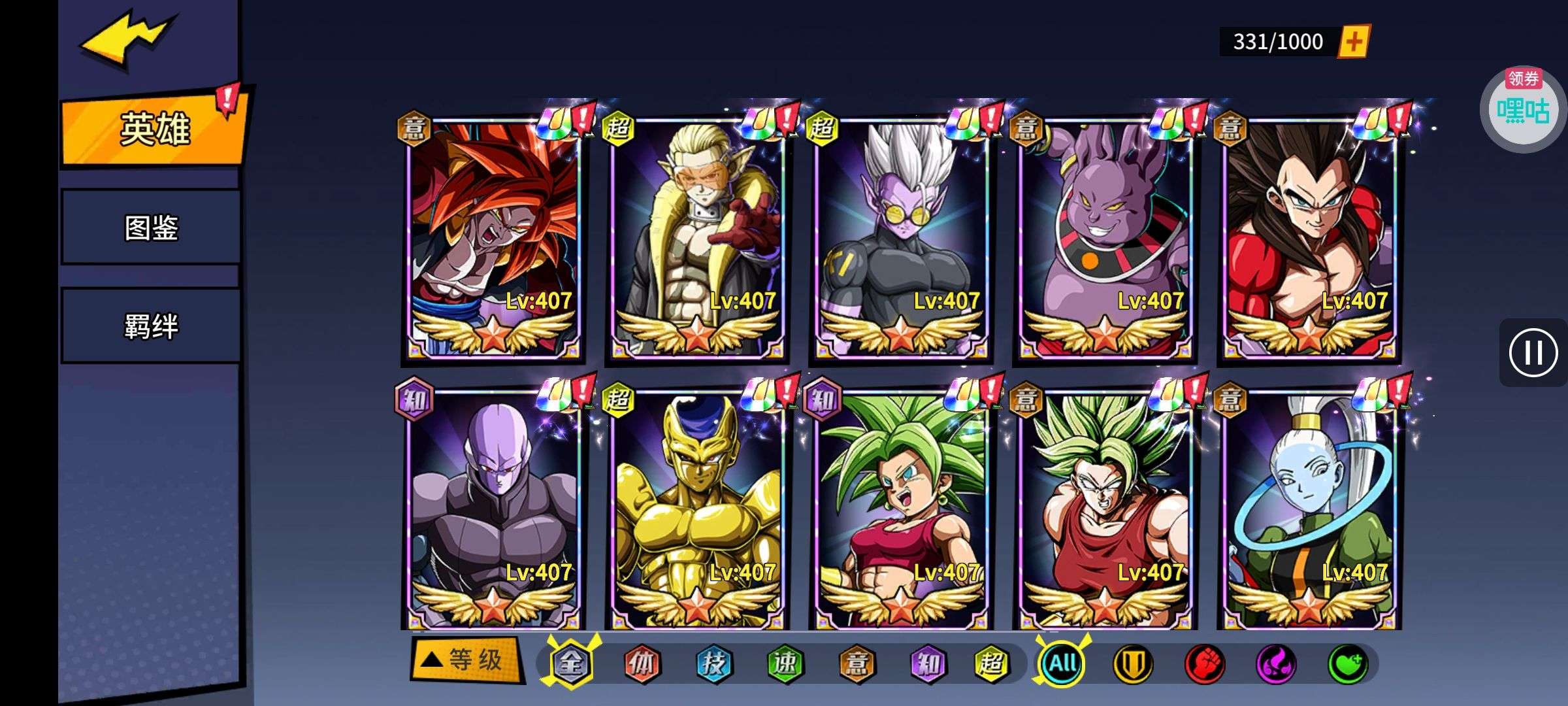The image size is (1568, 706).
Task: Select the Super Saiyan 4 Vegeta card
Action: pos(1309,239)
